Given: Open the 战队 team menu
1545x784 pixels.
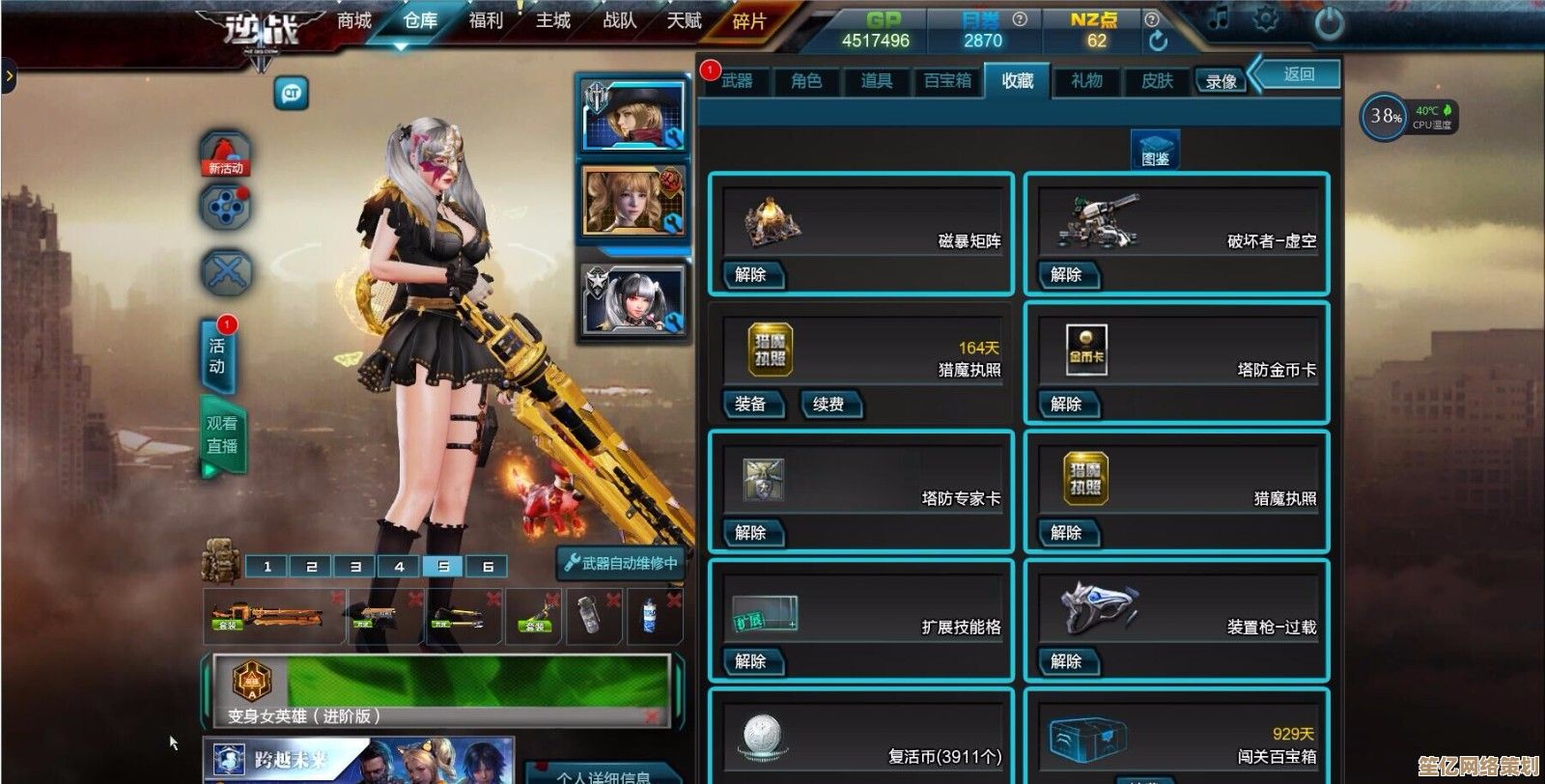Looking at the screenshot, I should coord(619,20).
